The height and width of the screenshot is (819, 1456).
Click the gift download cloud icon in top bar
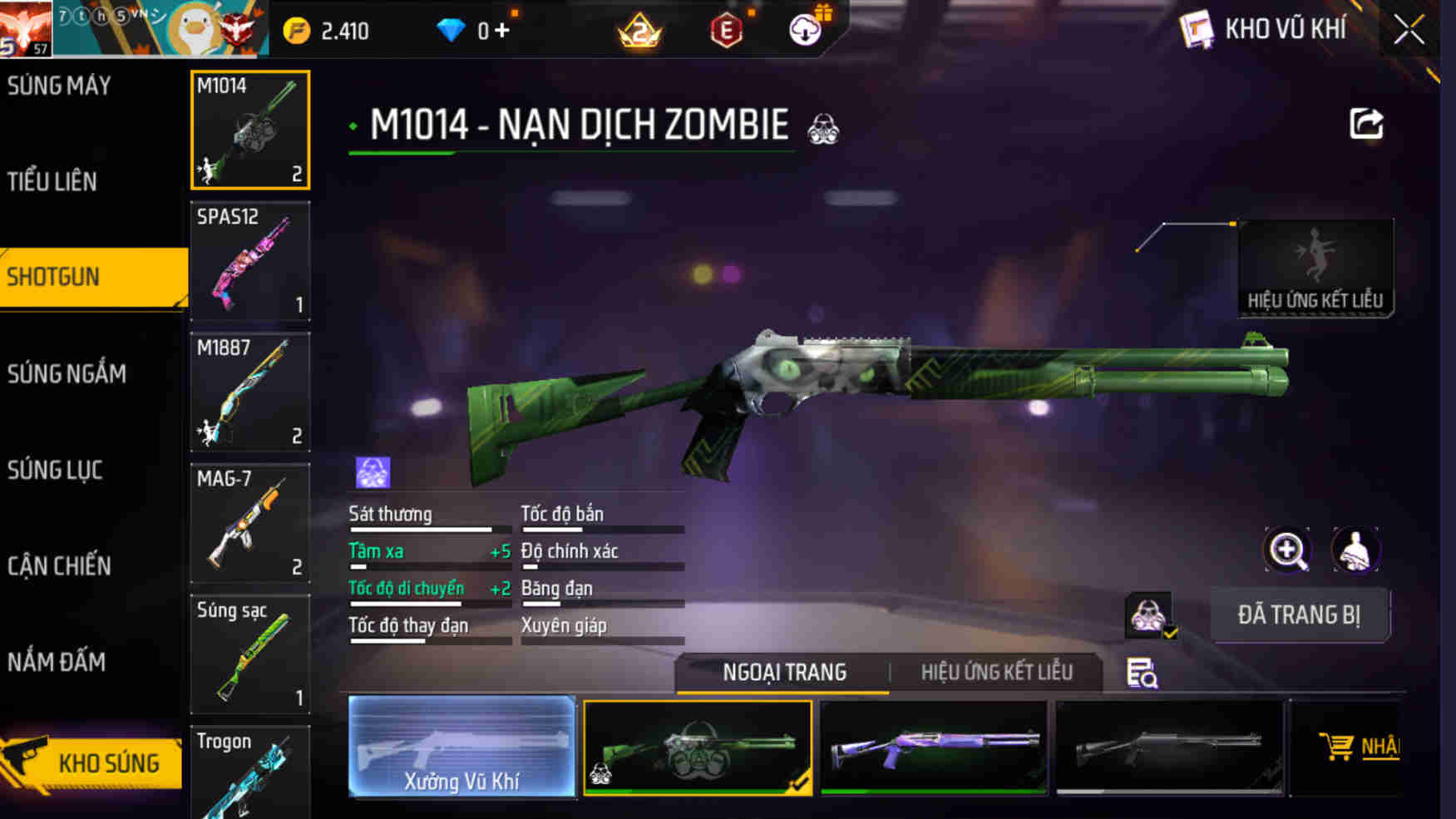(x=806, y=27)
